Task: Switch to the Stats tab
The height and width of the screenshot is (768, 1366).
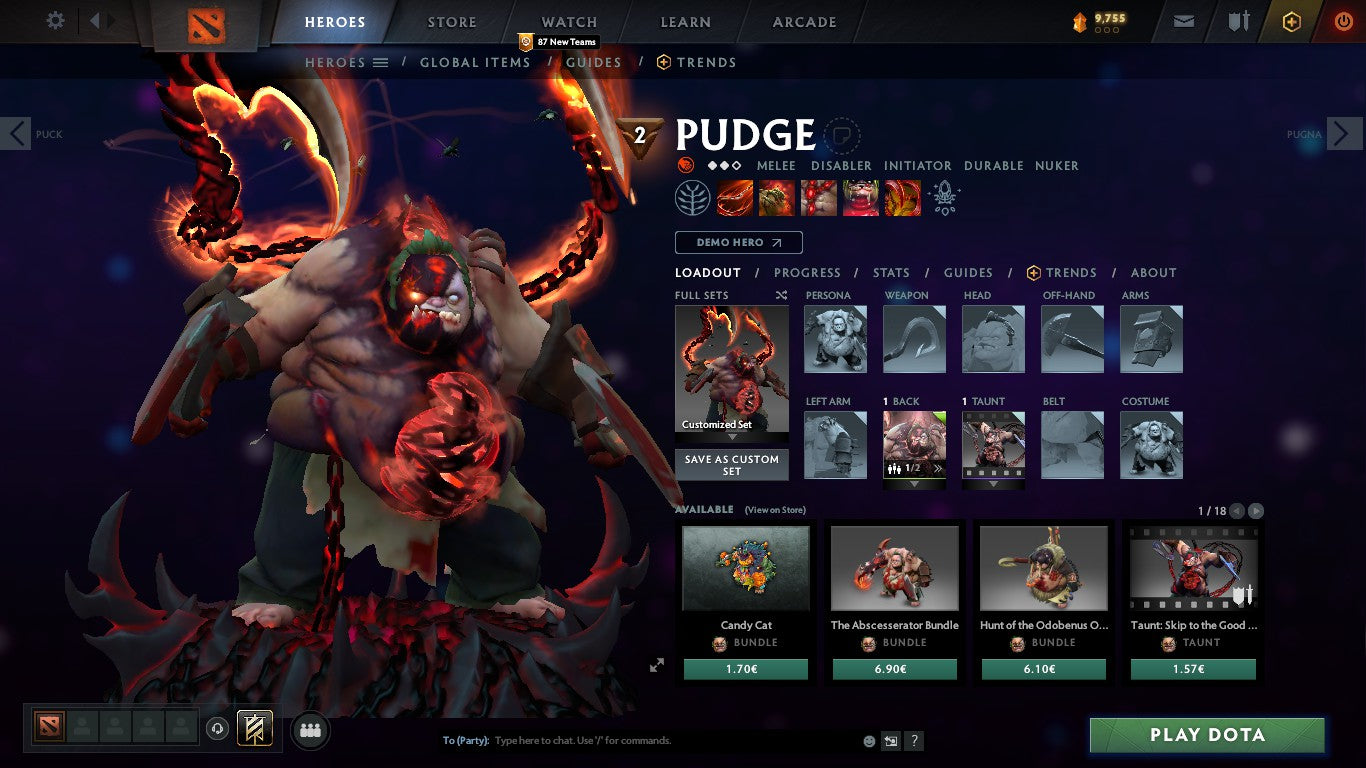Action: tap(890, 272)
